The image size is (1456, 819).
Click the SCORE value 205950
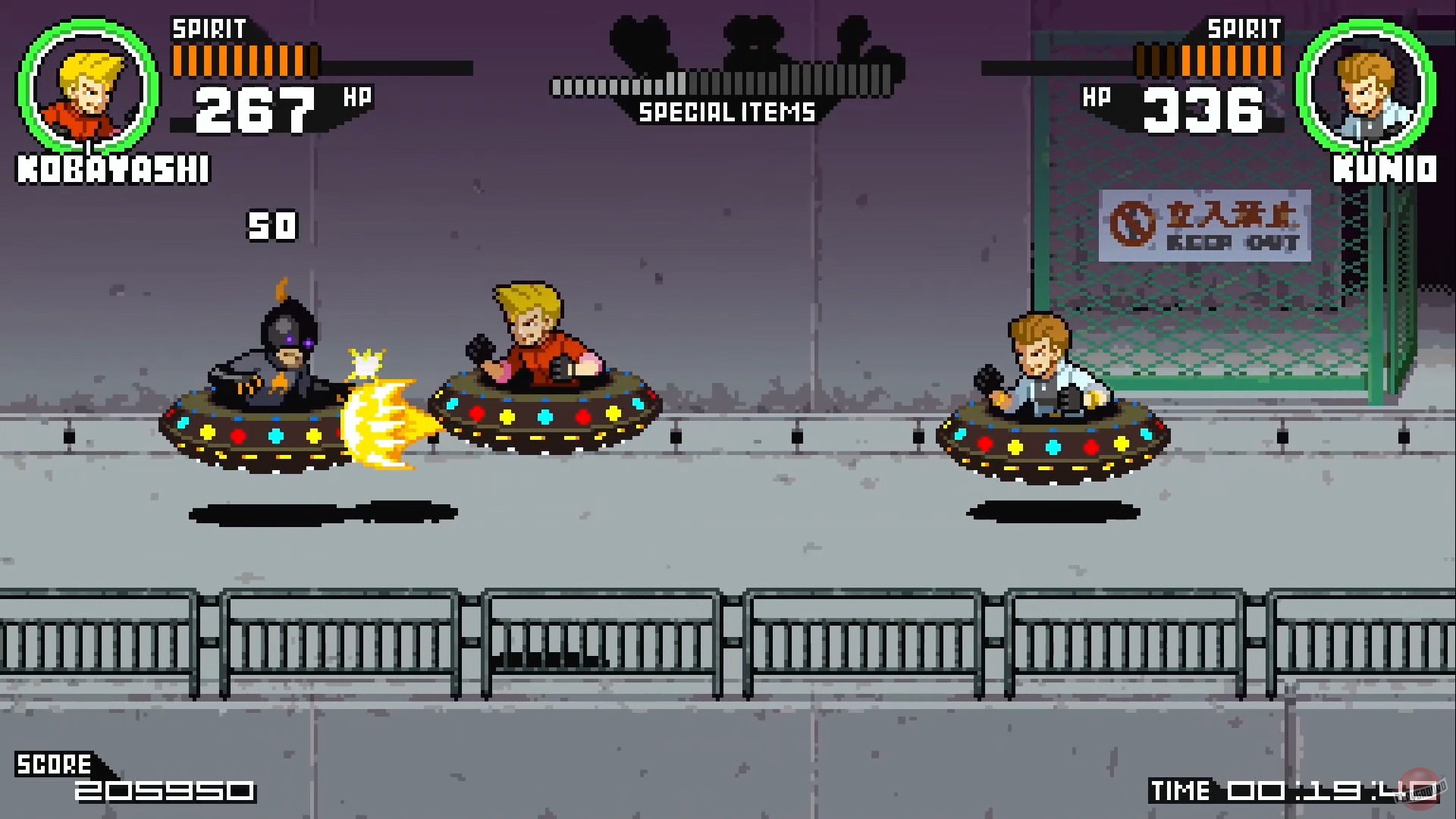pyautogui.click(x=163, y=792)
